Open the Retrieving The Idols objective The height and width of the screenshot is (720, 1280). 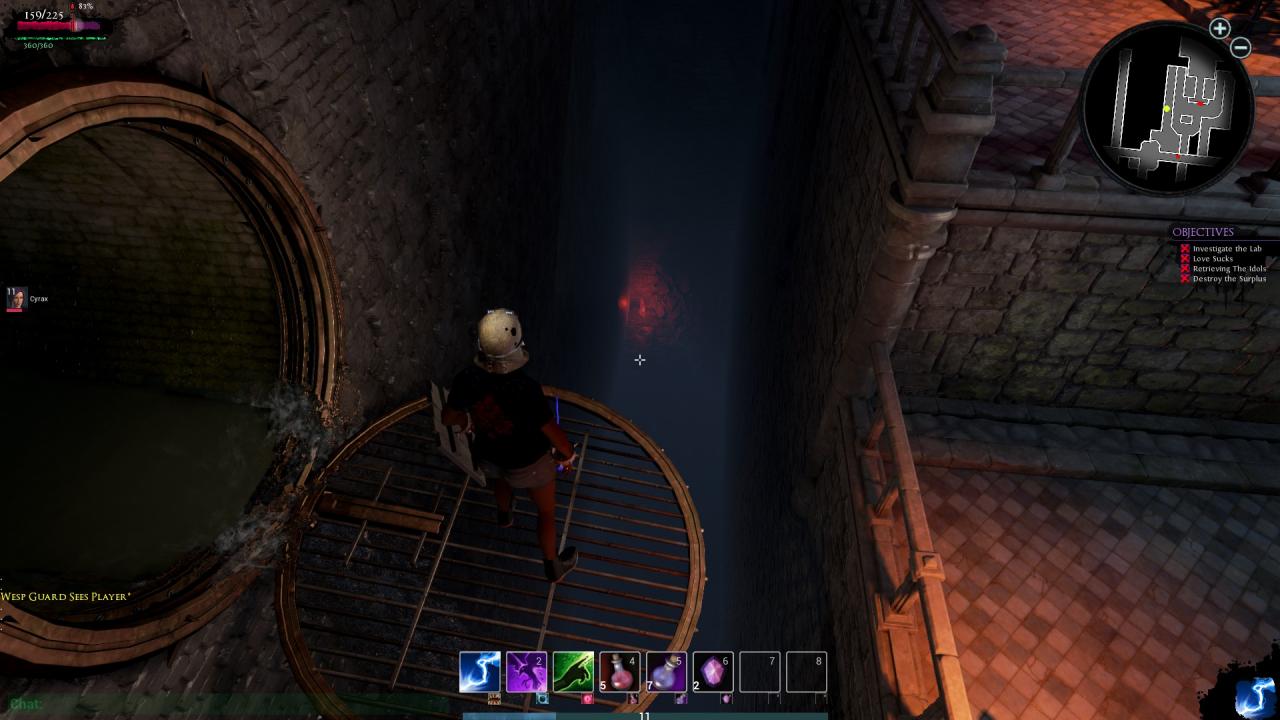[x=1229, y=269]
